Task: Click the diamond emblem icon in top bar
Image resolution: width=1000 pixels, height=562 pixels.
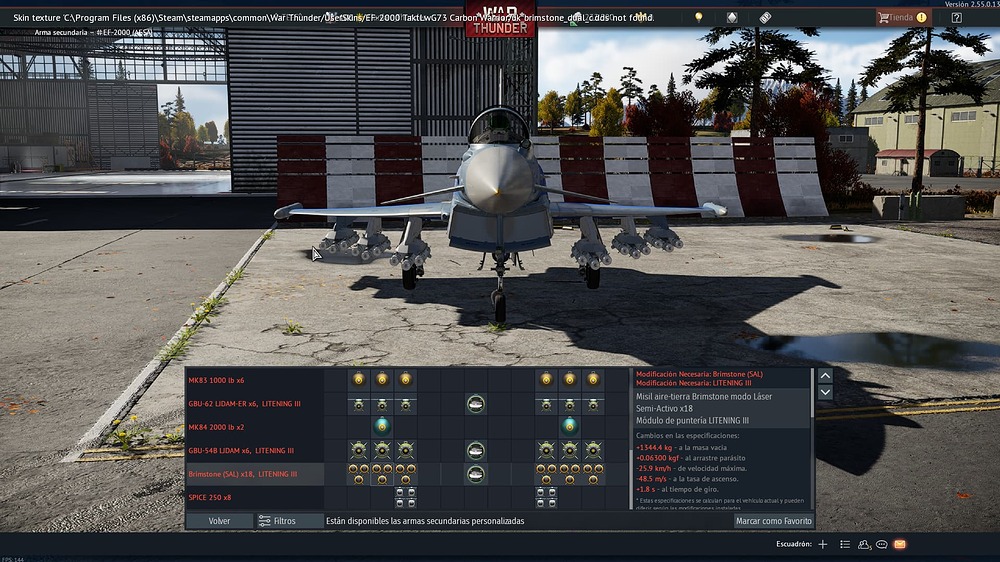Action: pos(732,17)
